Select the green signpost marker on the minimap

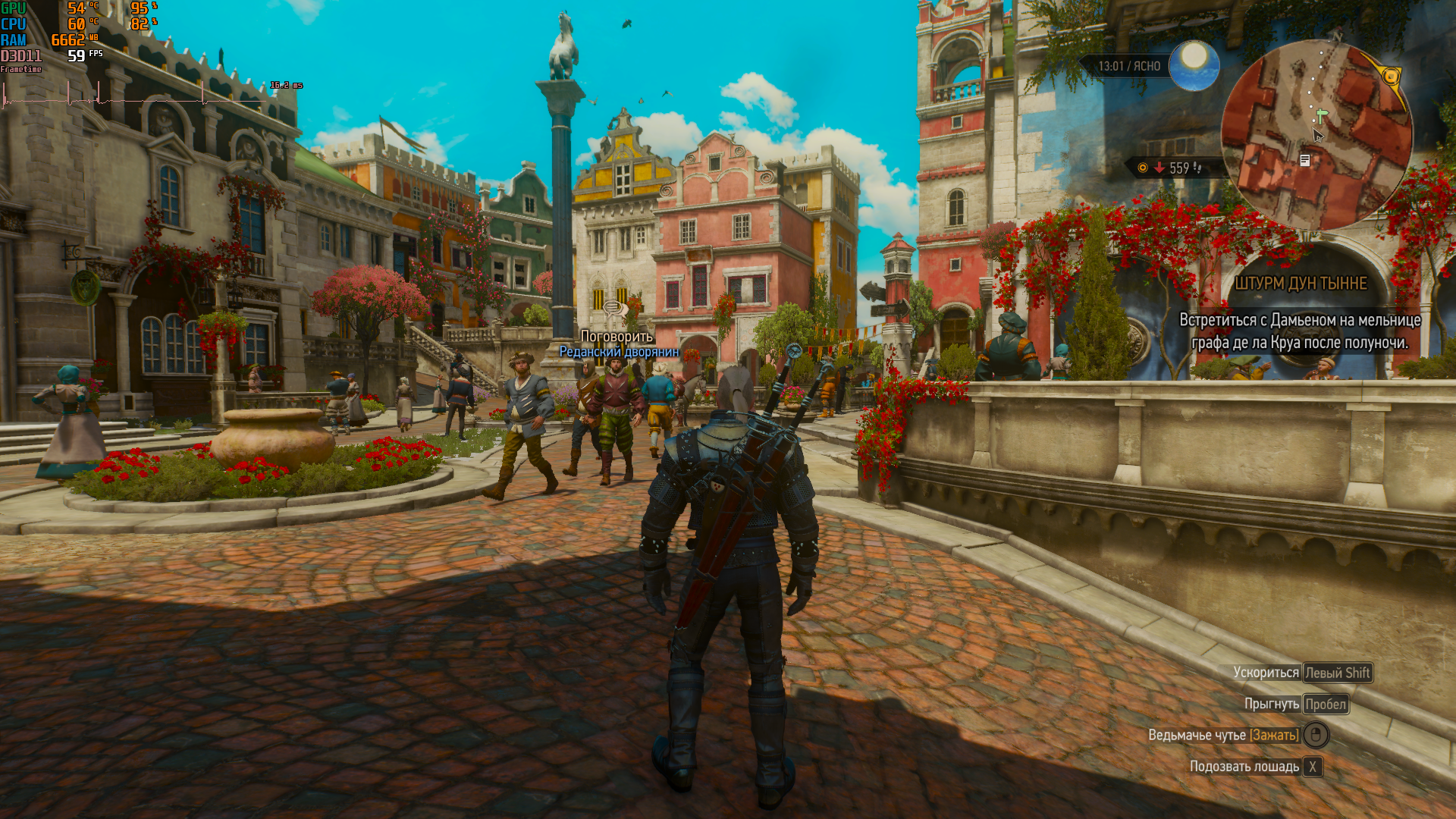1322,116
